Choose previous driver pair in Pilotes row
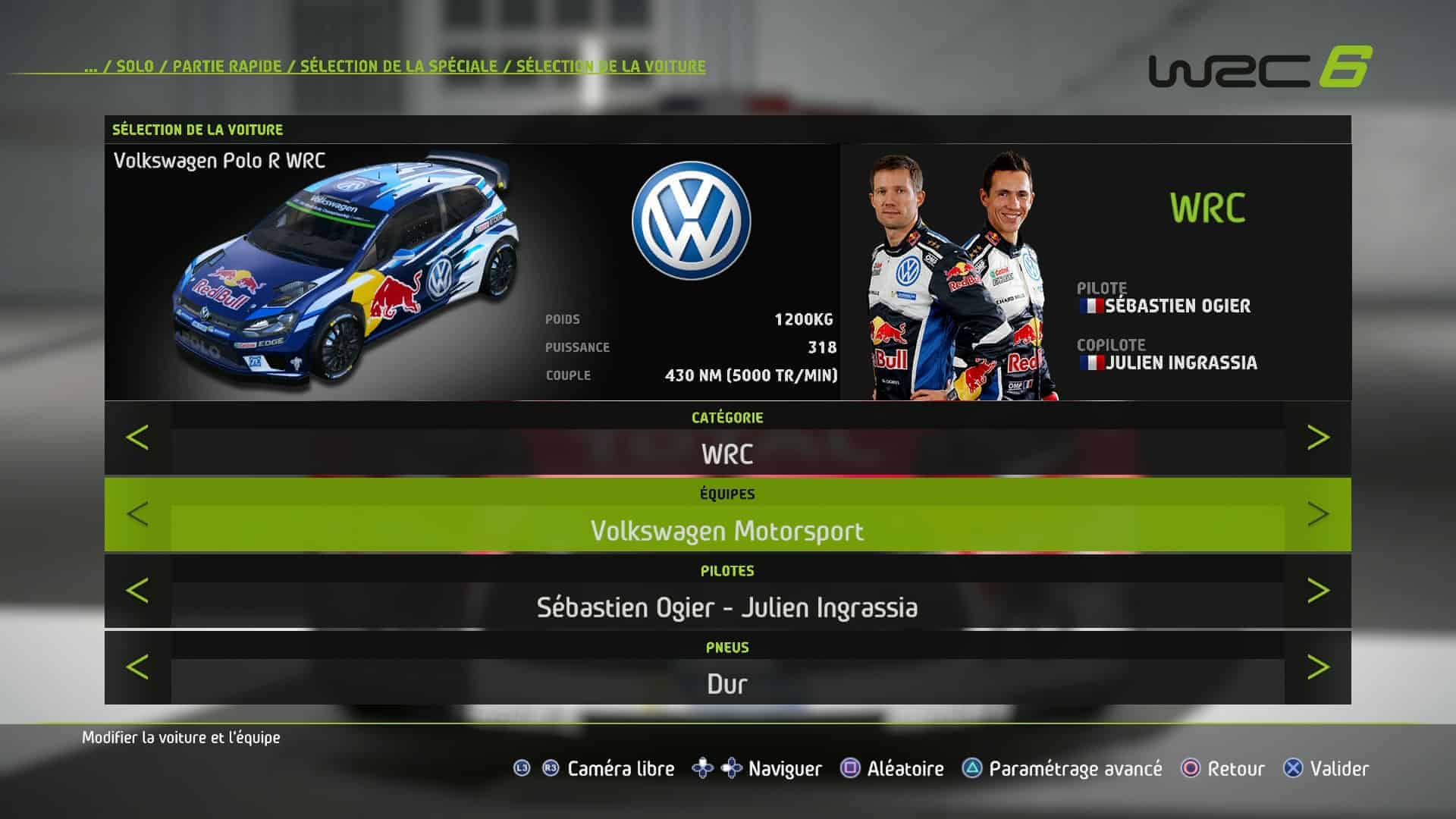 pyautogui.click(x=137, y=591)
